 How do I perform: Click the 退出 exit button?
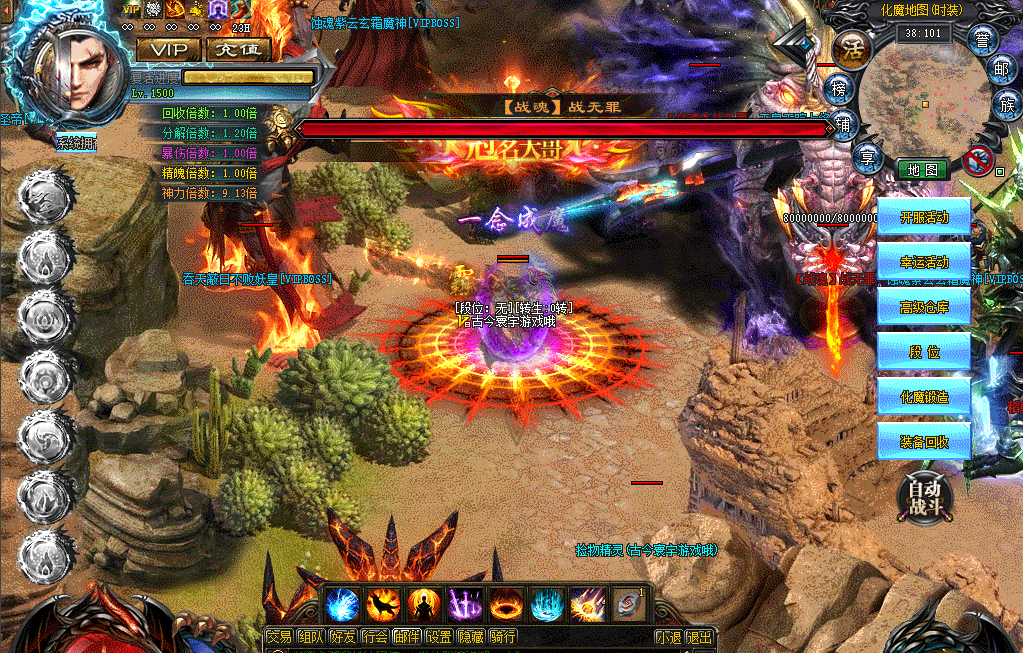click(x=700, y=637)
